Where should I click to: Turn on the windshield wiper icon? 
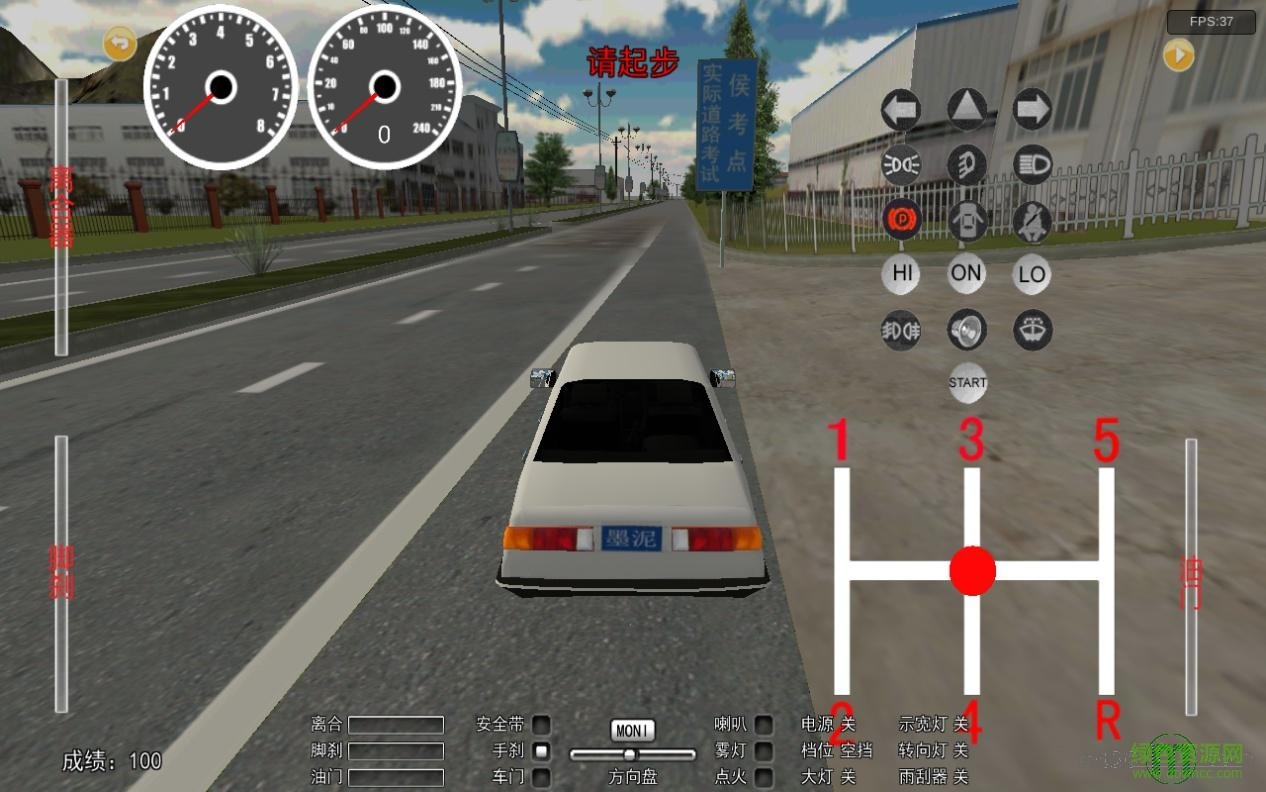(x=1032, y=329)
